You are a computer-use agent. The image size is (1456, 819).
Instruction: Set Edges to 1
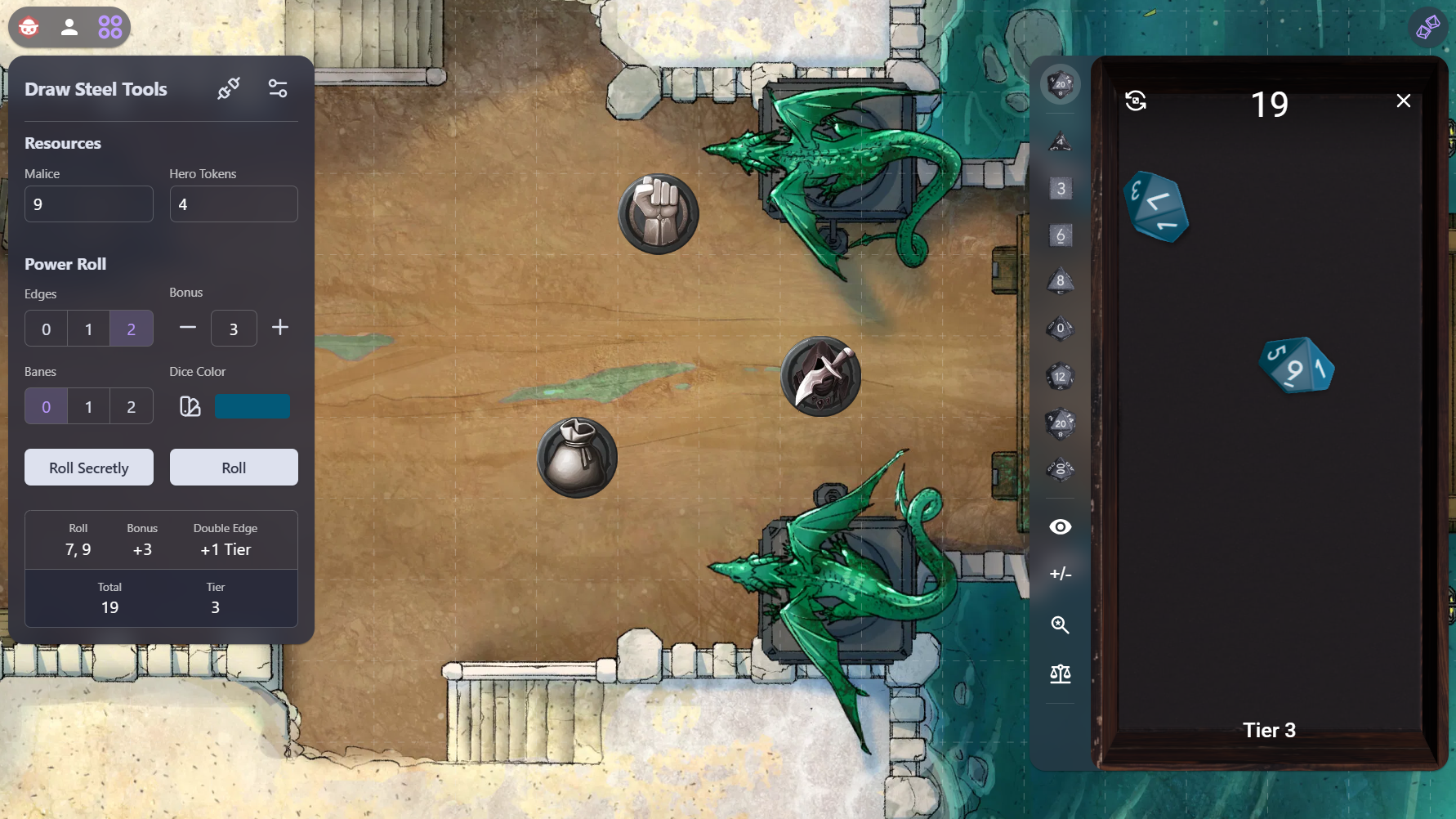[88, 329]
